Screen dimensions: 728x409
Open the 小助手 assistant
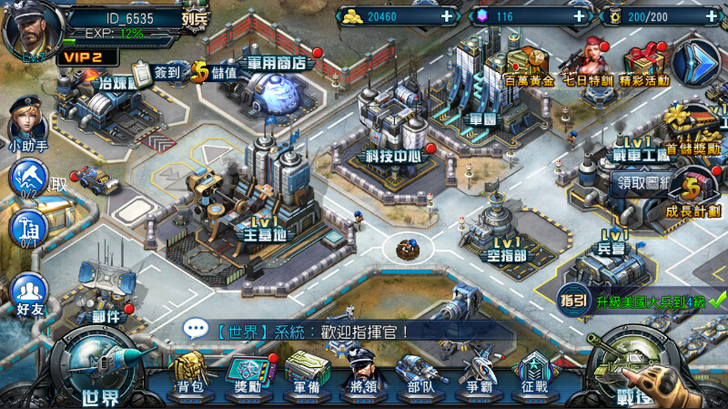27,122
